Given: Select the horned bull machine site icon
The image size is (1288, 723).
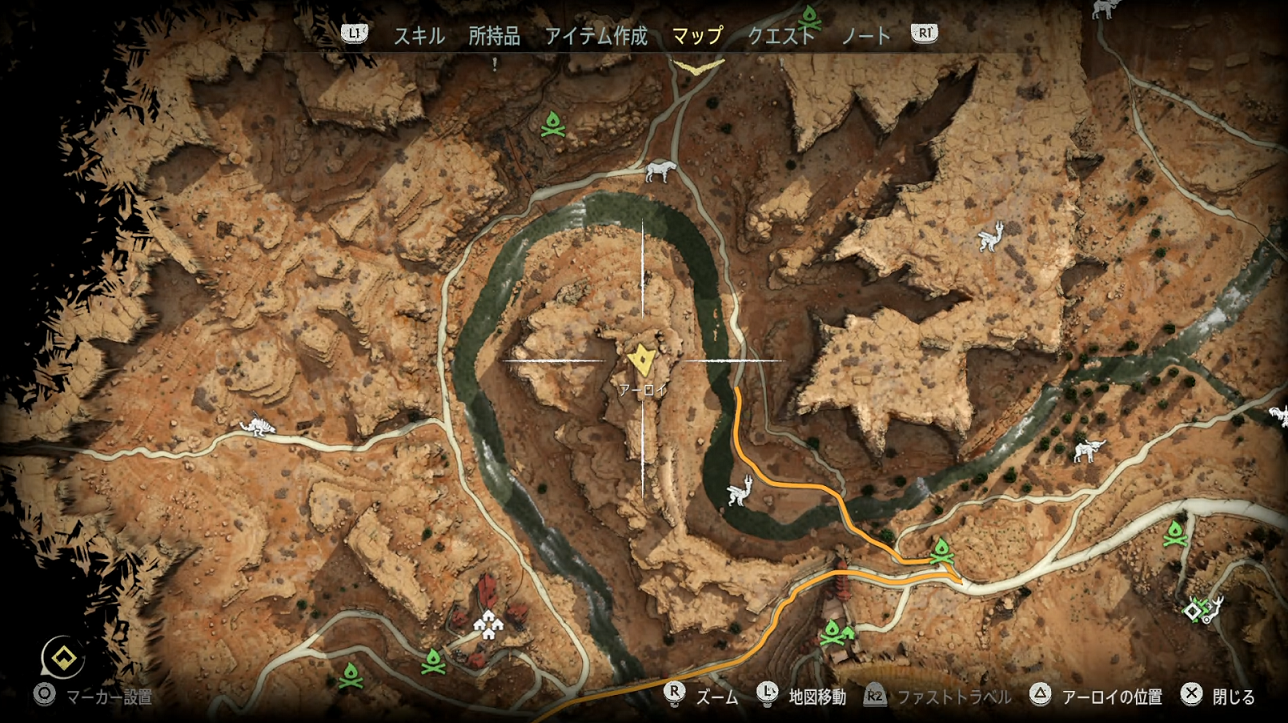Looking at the screenshot, I should tap(1089, 451).
